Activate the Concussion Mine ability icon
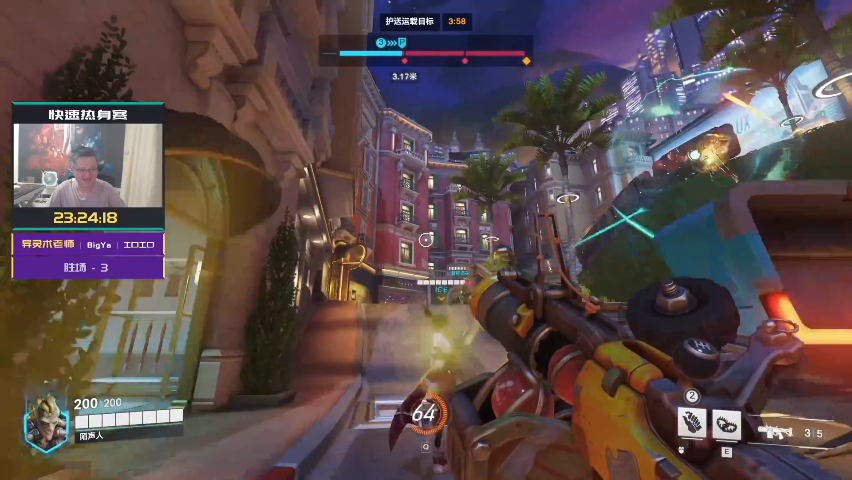Viewport: 852px width, 480px height. point(692,423)
